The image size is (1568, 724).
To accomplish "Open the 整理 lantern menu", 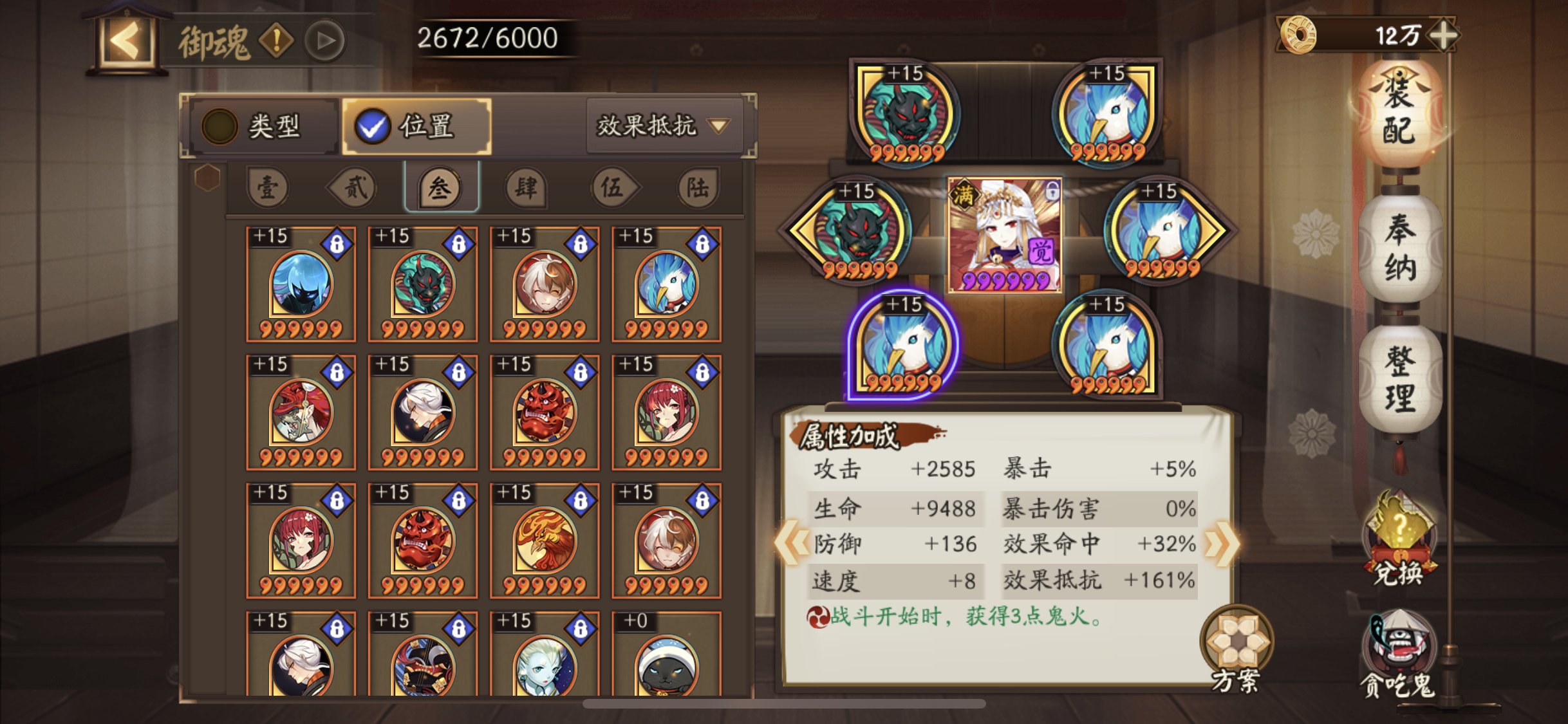I will coord(1399,378).
